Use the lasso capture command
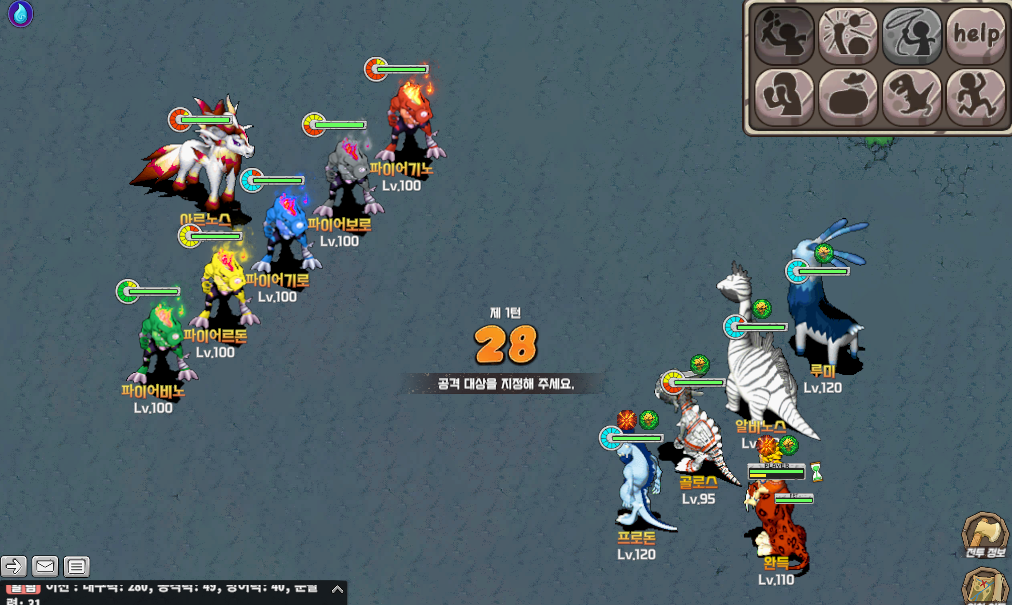Viewport: 1012px width, 605px height. pyautogui.click(x=911, y=35)
